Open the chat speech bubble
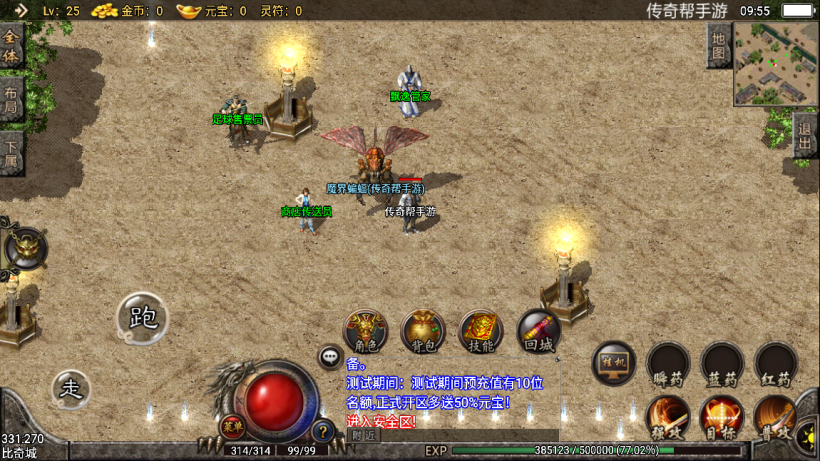Image resolution: width=820 pixels, height=461 pixels. click(x=330, y=356)
